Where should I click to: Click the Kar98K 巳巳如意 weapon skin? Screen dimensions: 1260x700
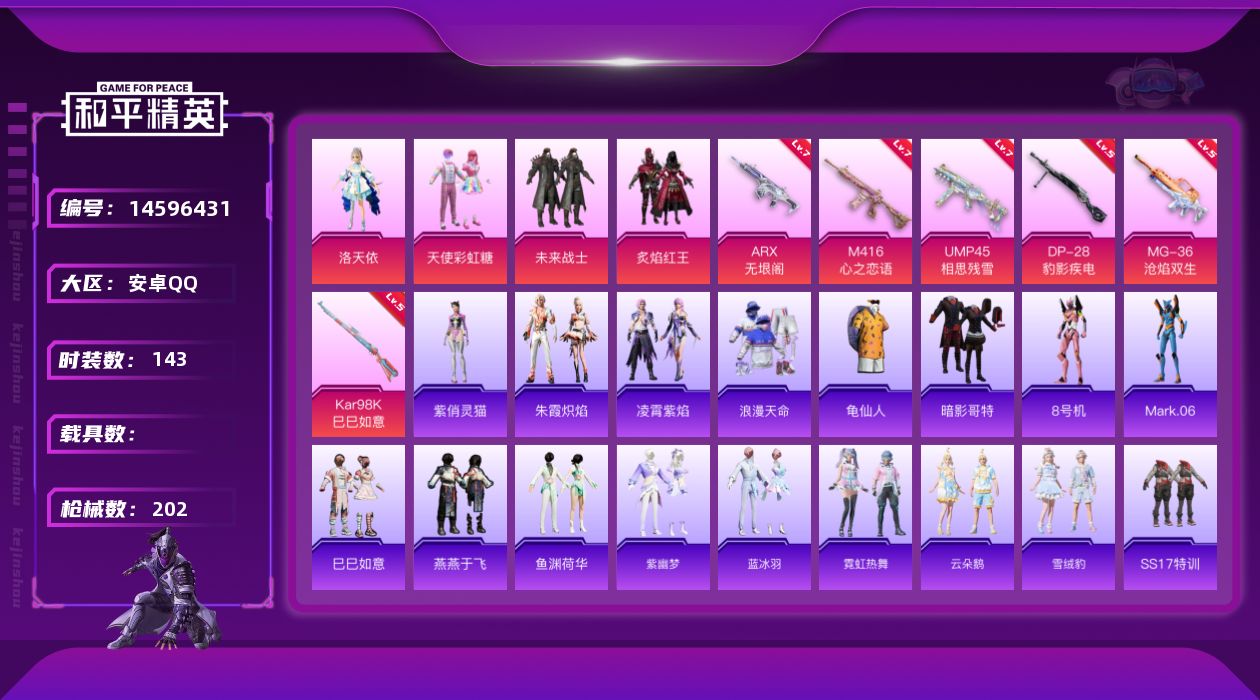click(358, 364)
